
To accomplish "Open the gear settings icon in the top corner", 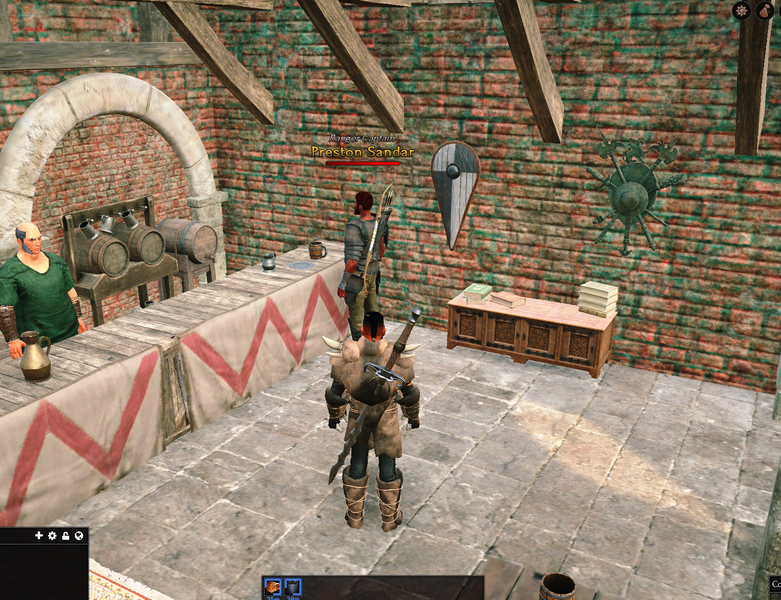I will (741, 10).
